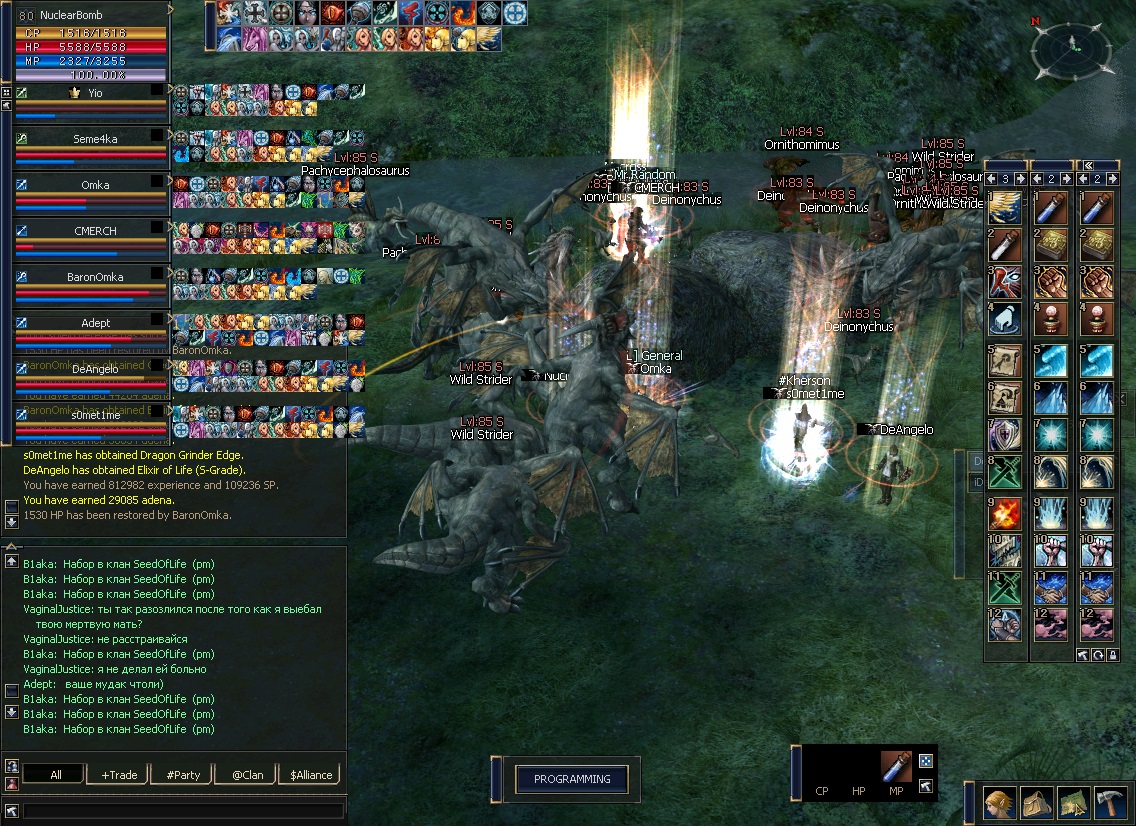Click the compass radar

[x=1072, y=50]
